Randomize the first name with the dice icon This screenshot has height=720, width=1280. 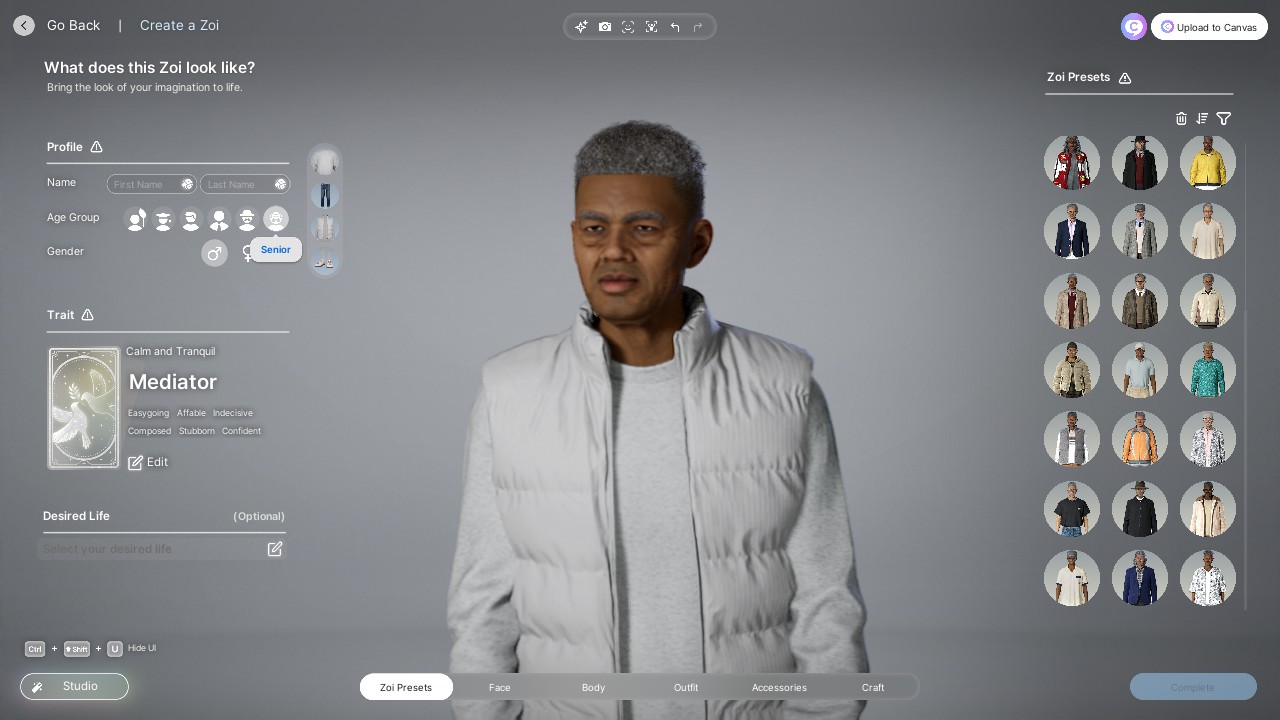pos(187,184)
